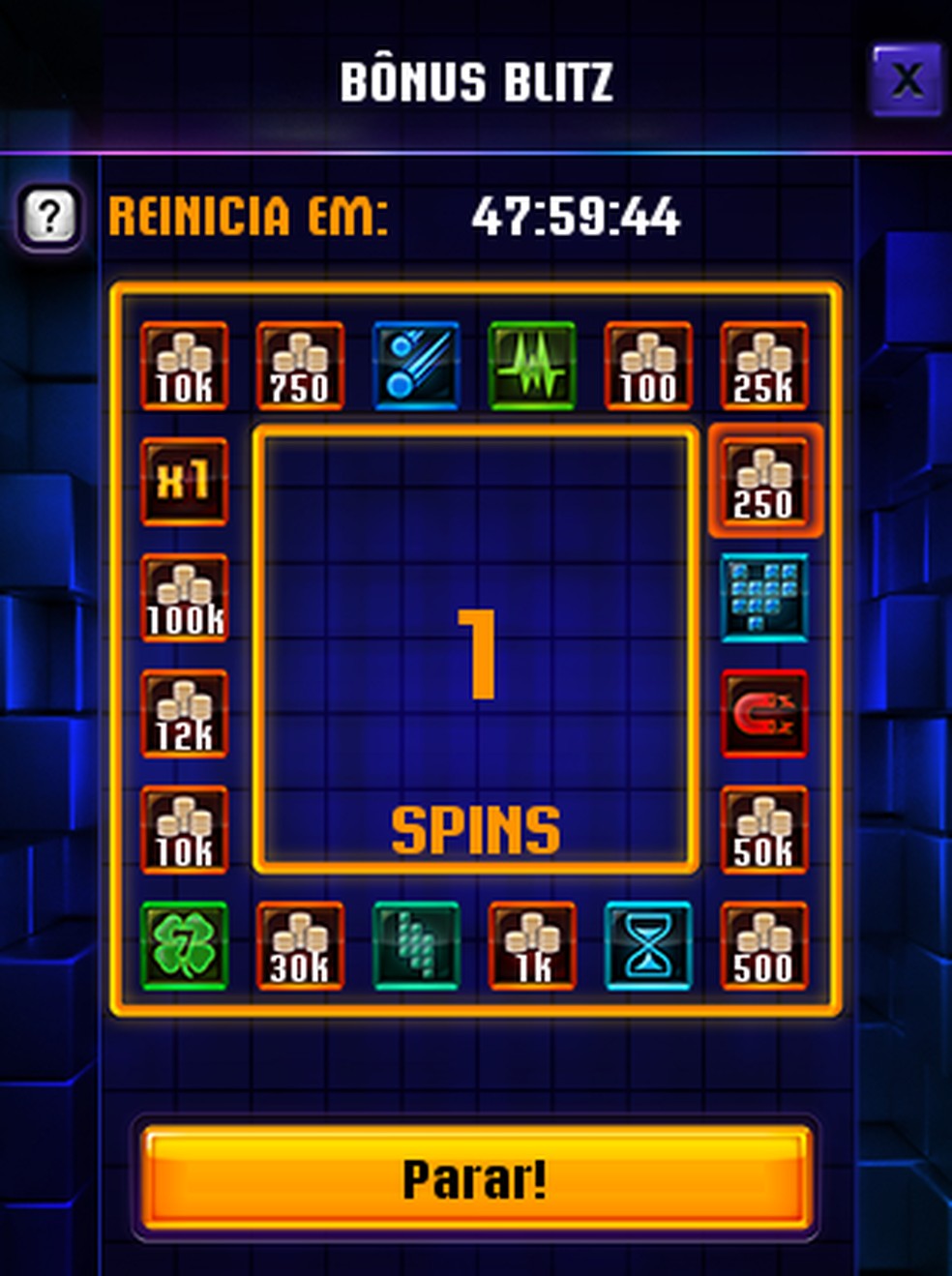This screenshot has height=1276, width=952.
Task: Pick the 100 coins prize tile
Action: pyautogui.click(x=648, y=366)
